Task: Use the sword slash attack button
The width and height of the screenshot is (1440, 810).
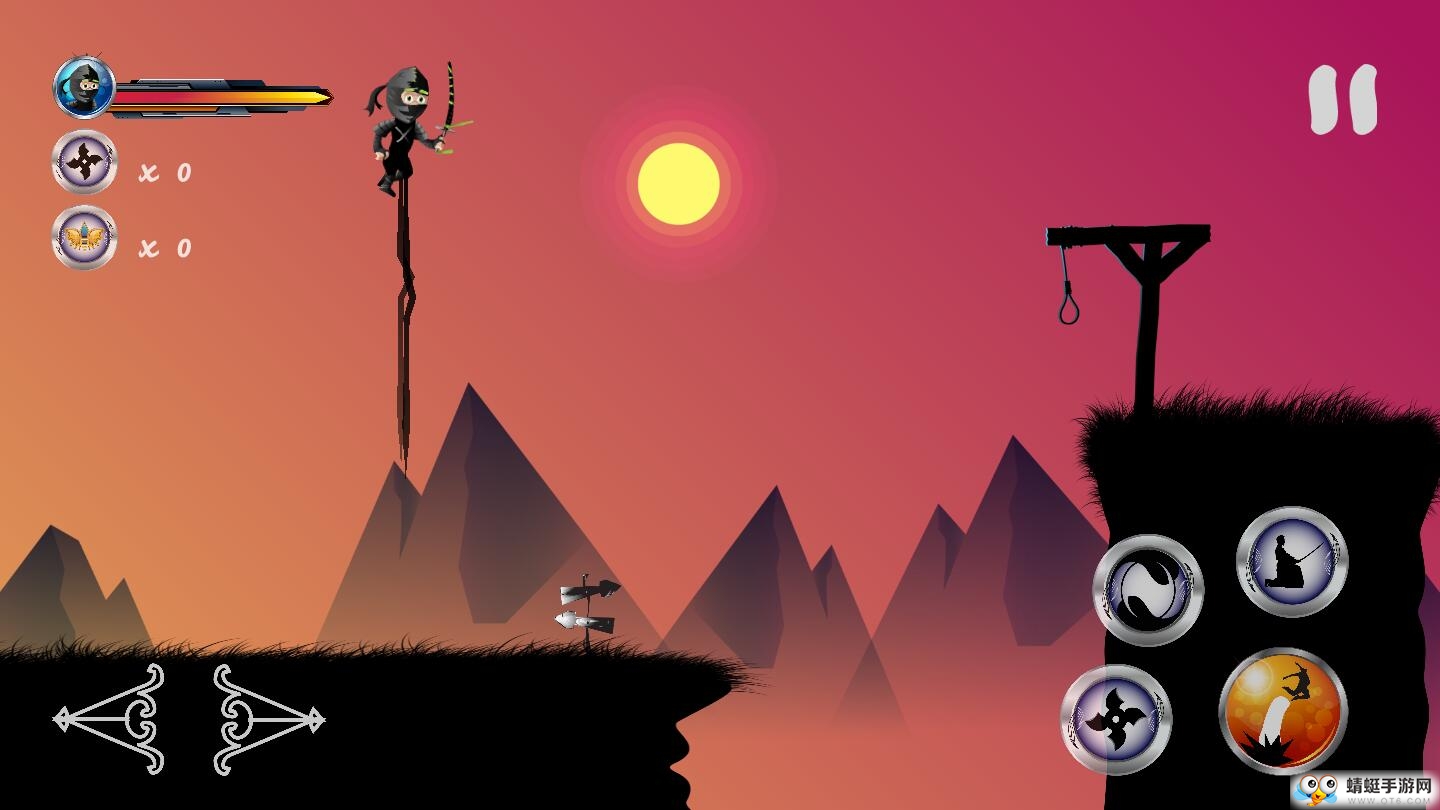Action: [x=1292, y=561]
